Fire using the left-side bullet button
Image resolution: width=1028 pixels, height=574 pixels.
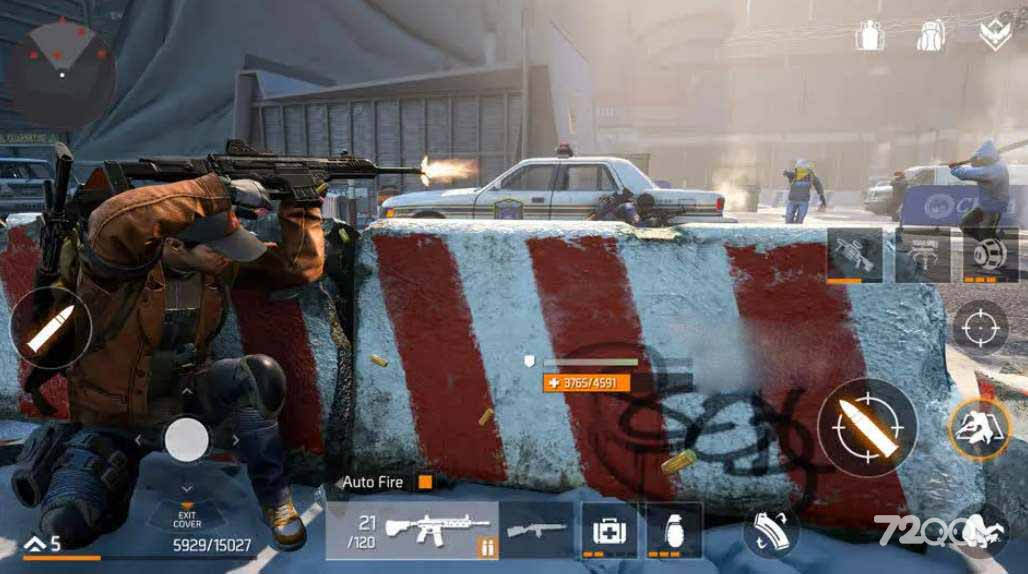(x=50, y=327)
